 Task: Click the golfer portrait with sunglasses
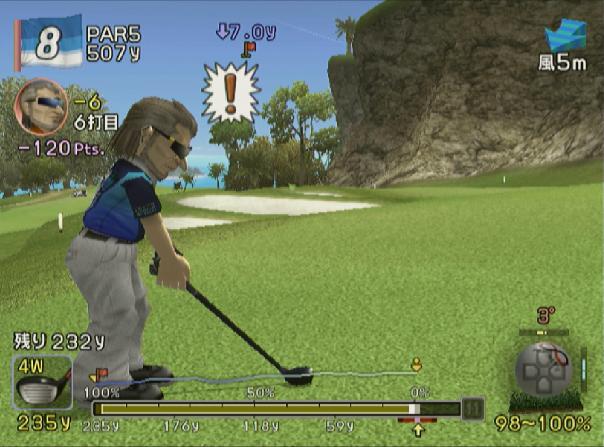click(x=41, y=106)
